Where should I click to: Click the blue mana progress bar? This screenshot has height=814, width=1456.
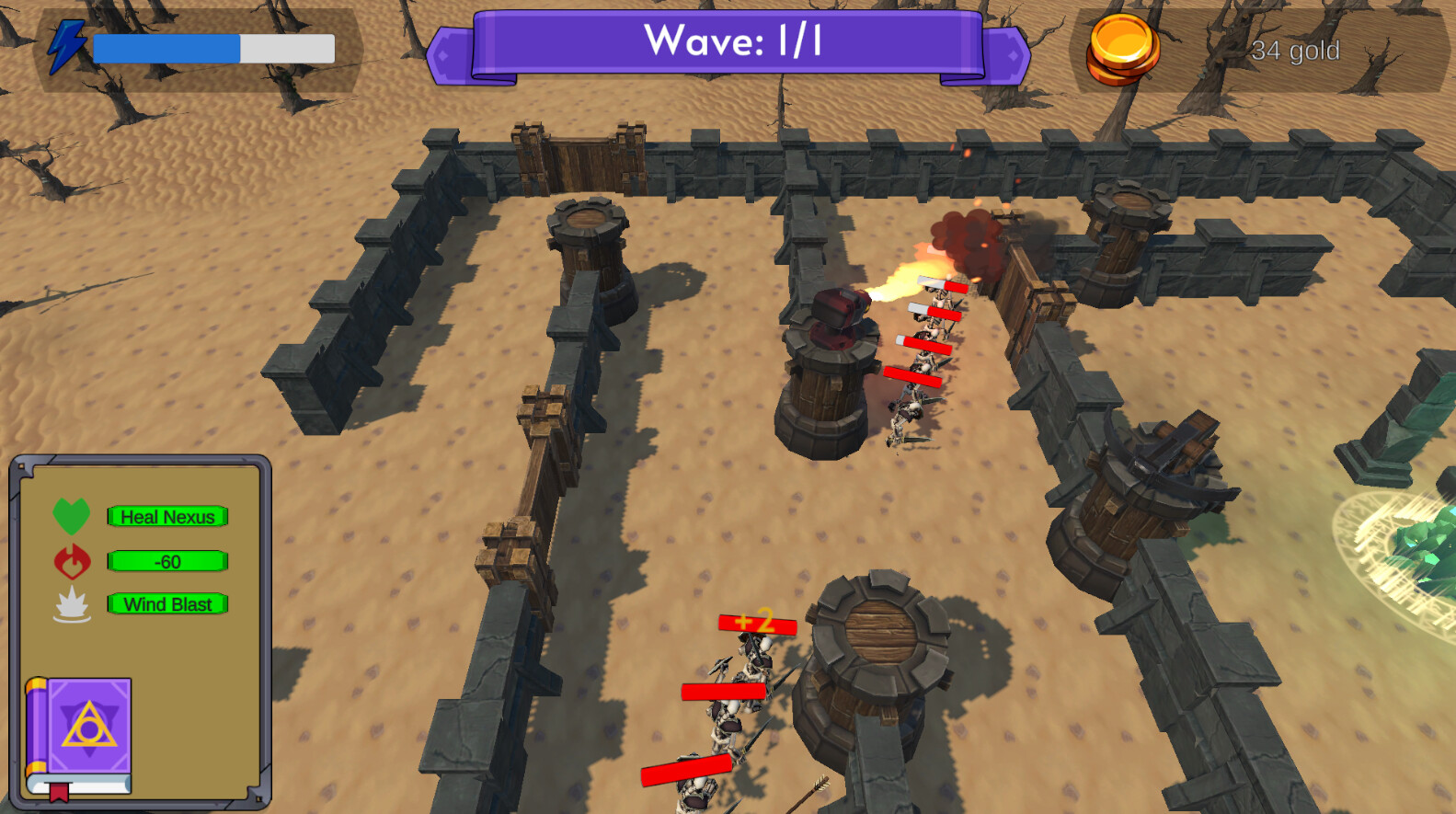point(166,48)
